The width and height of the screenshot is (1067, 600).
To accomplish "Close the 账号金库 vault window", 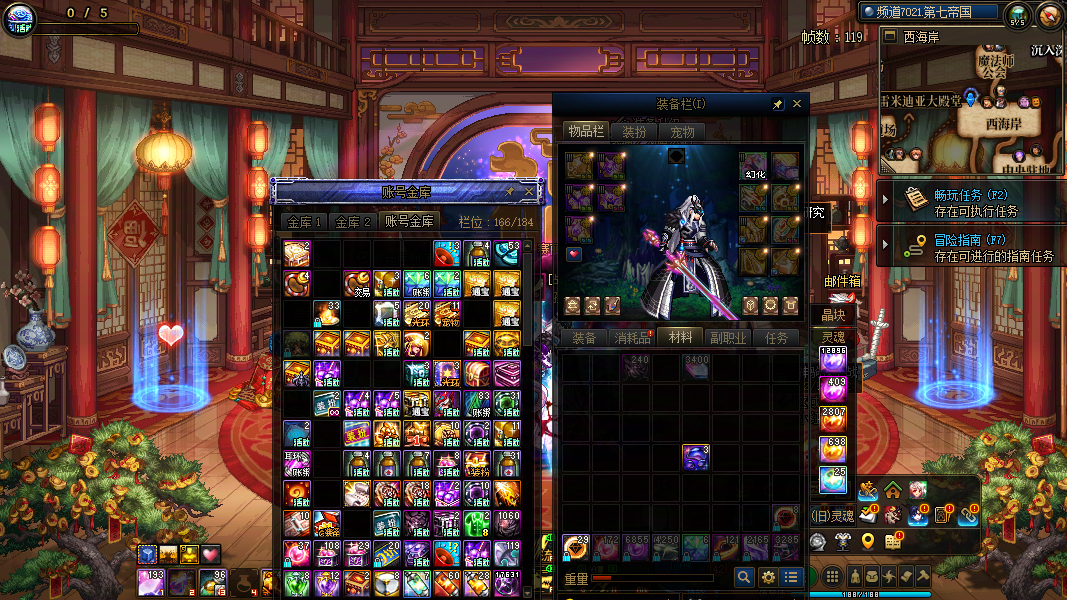I will point(529,191).
